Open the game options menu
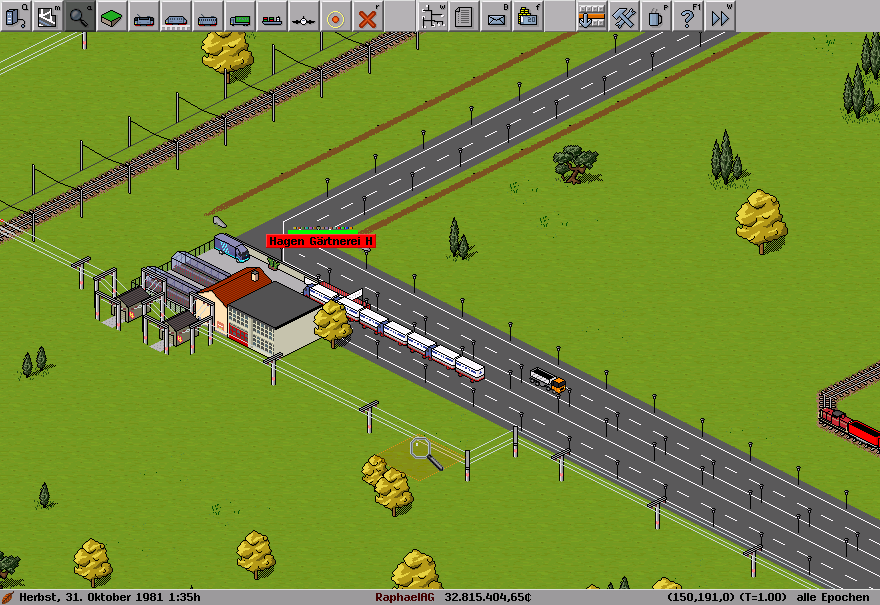Viewport: 880px width, 605px height. pos(16,16)
